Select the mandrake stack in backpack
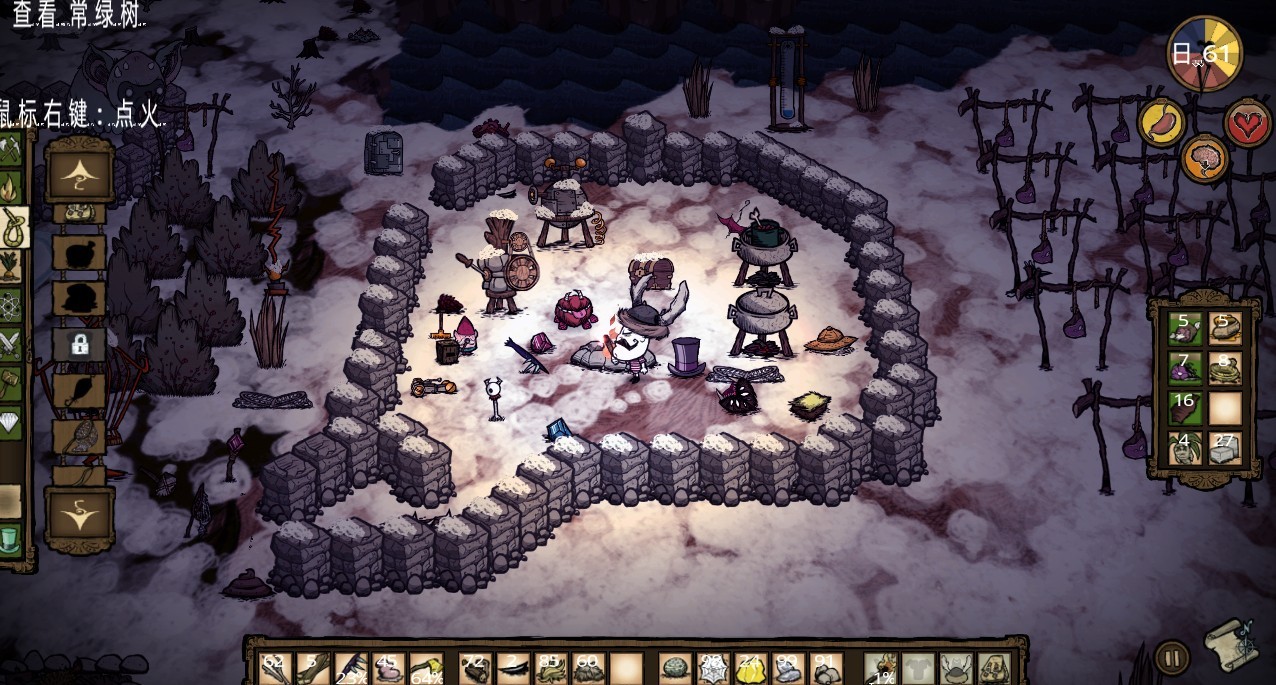This screenshot has width=1276, height=685. (1186, 448)
